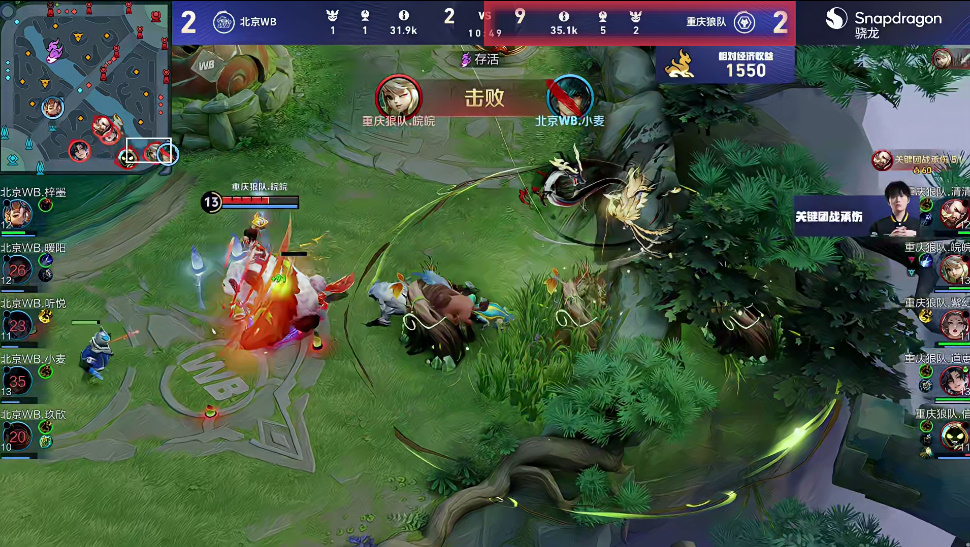Click the 北京WB team logo in scoreboard
Image resolution: width=970 pixels, height=547 pixels.
click(x=224, y=22)
